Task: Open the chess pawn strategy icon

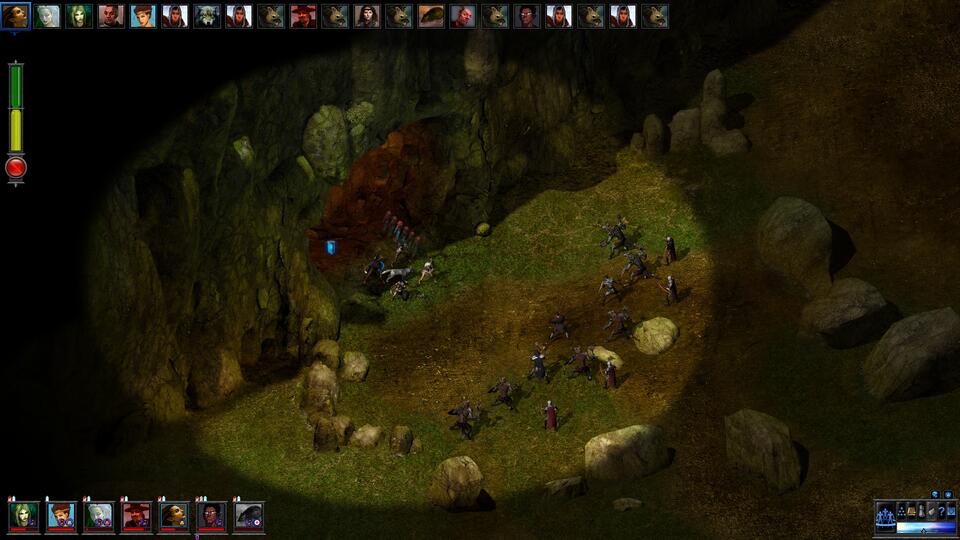Action: click(921, 511)
